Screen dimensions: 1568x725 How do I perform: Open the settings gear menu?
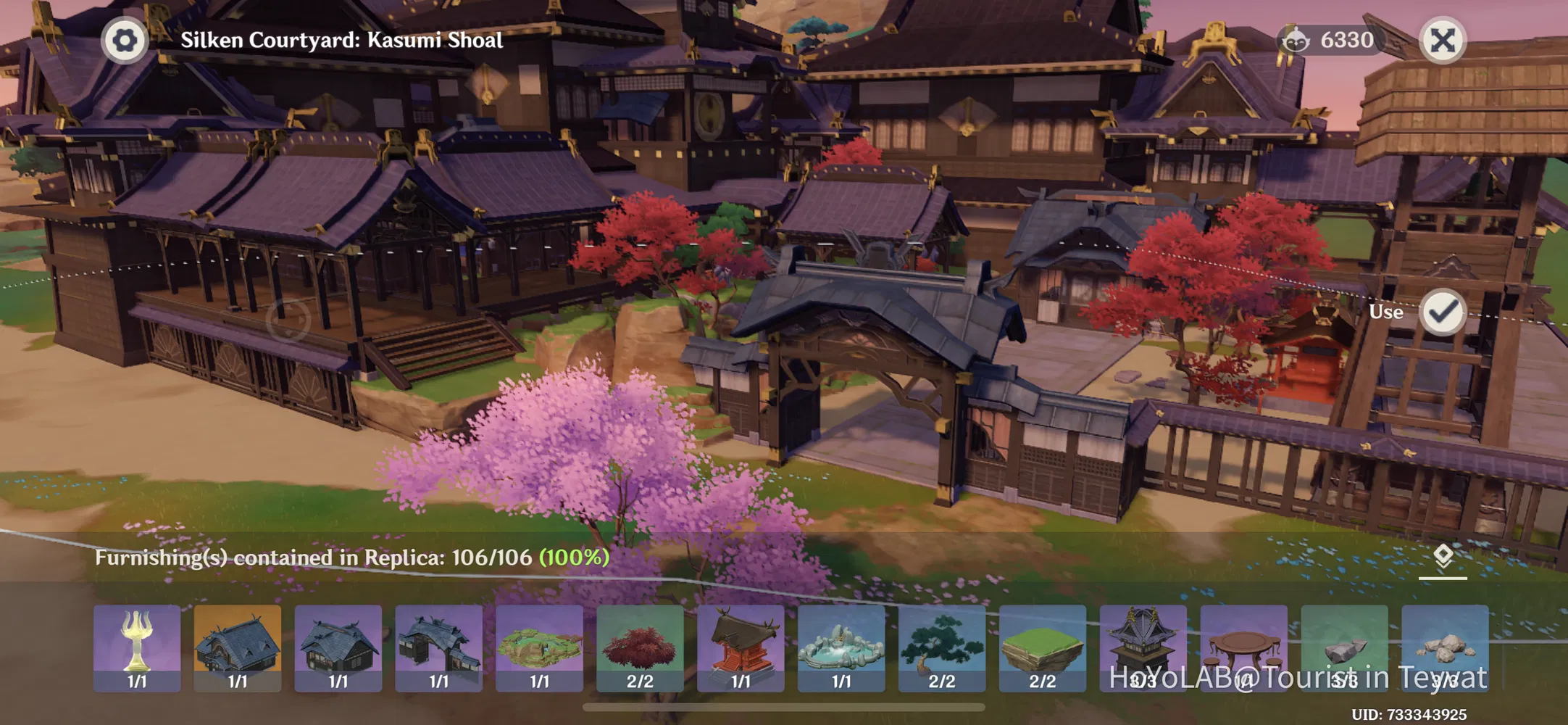(x=123, y=40)
